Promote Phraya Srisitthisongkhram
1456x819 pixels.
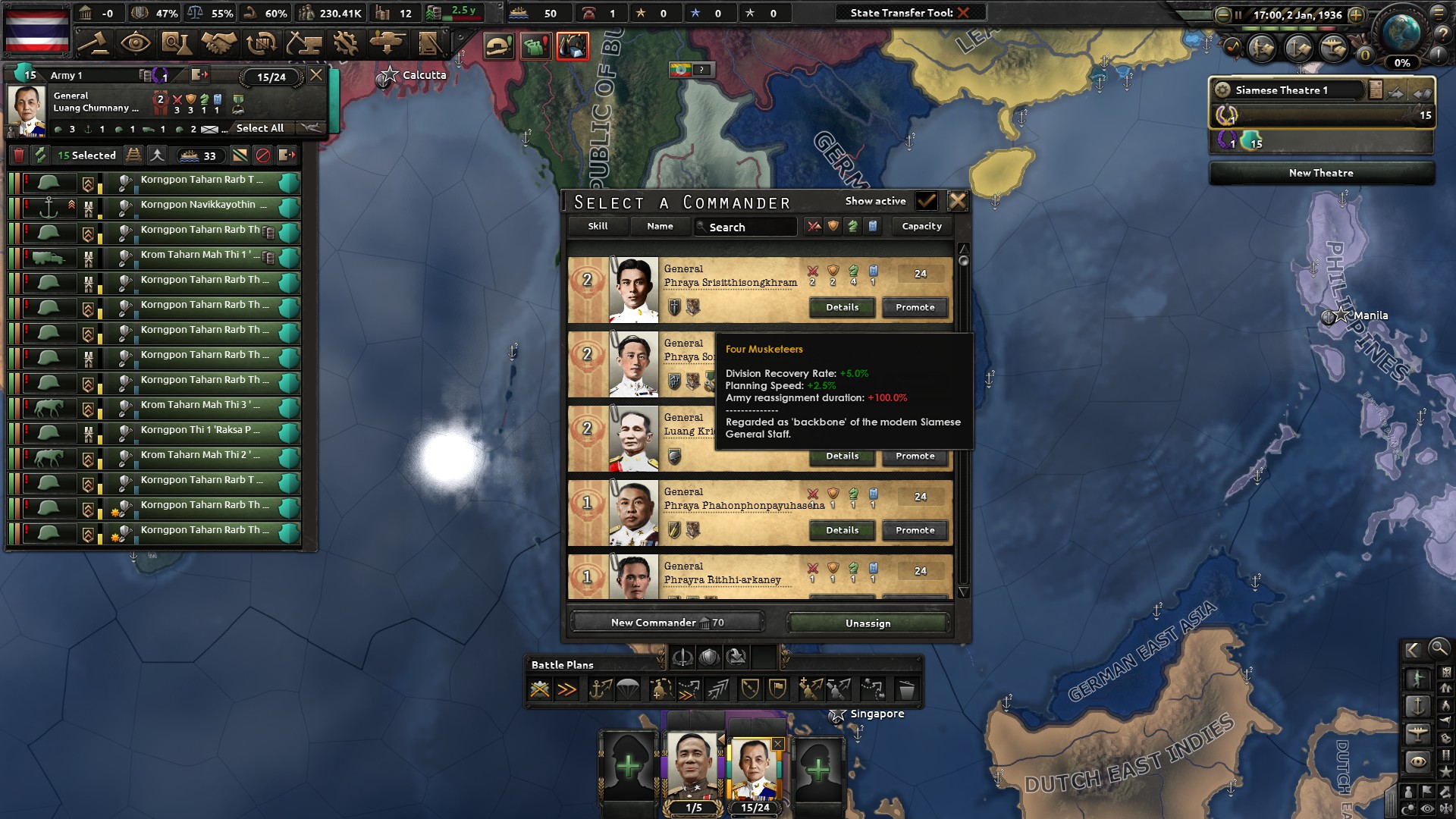point(914,307)
